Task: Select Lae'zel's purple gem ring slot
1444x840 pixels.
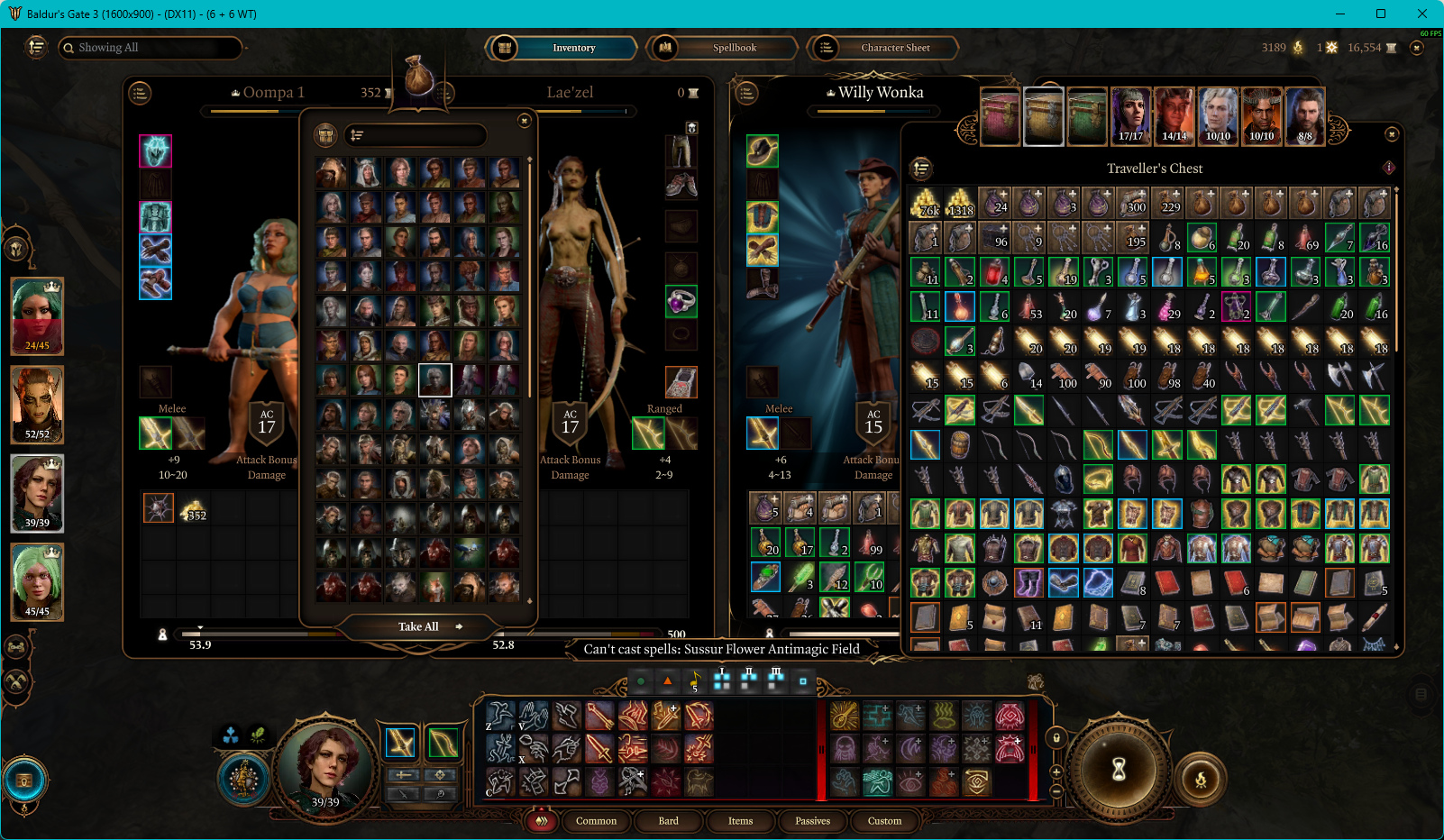Action: pos(681,301)
